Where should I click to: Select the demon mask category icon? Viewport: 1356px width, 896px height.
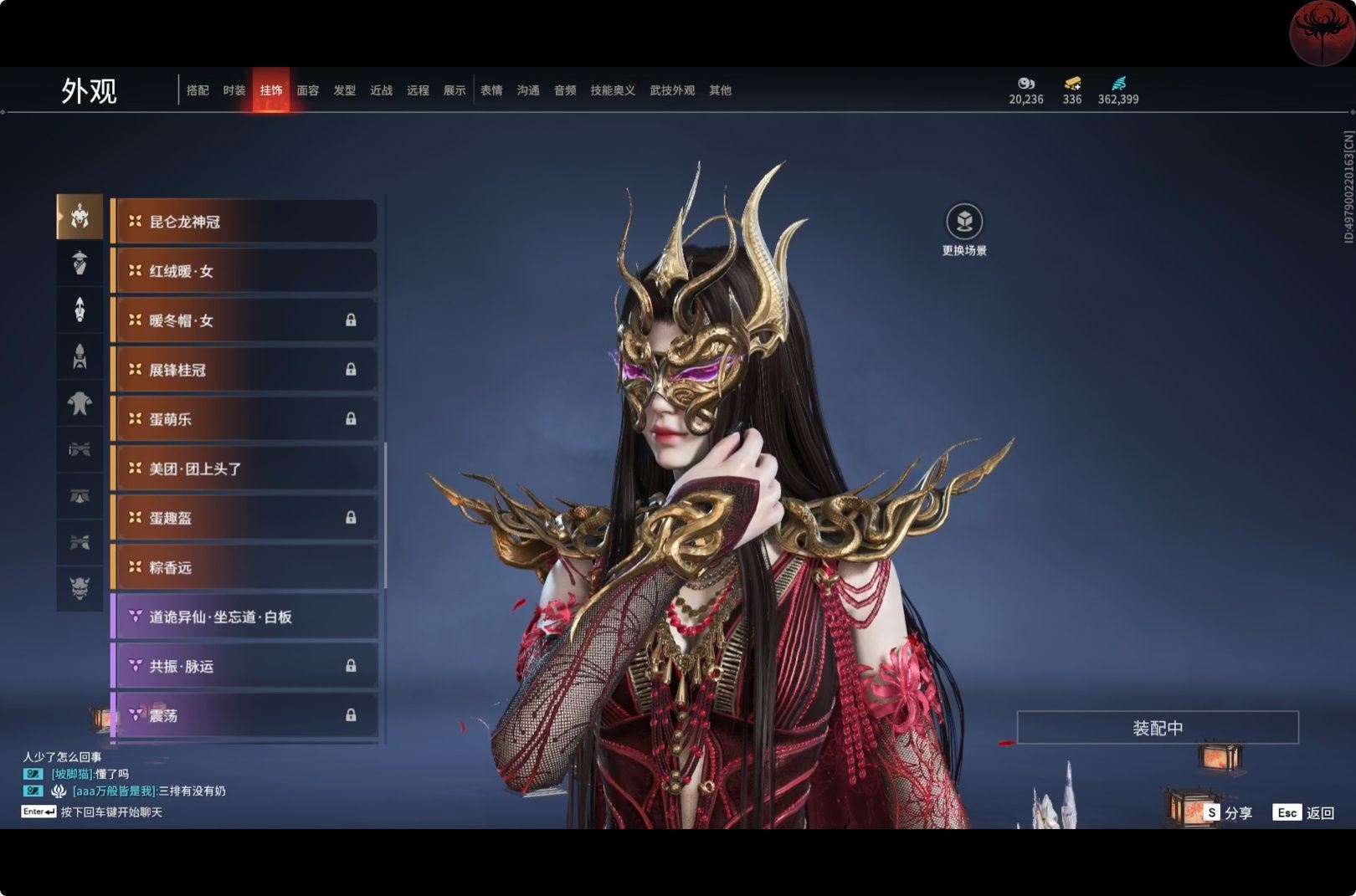coord(80,588)
